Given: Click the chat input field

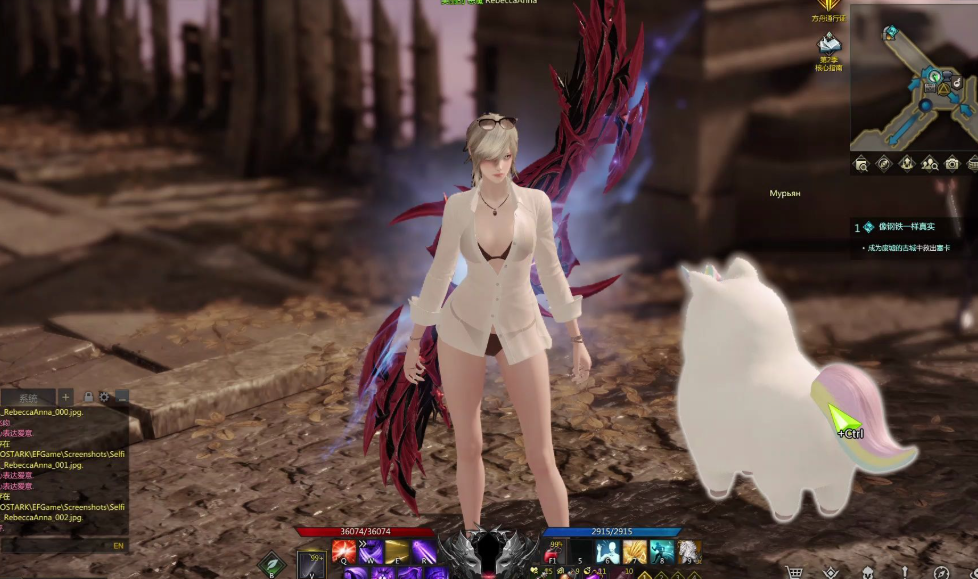Looking at the screenshot, I should 55,546.
